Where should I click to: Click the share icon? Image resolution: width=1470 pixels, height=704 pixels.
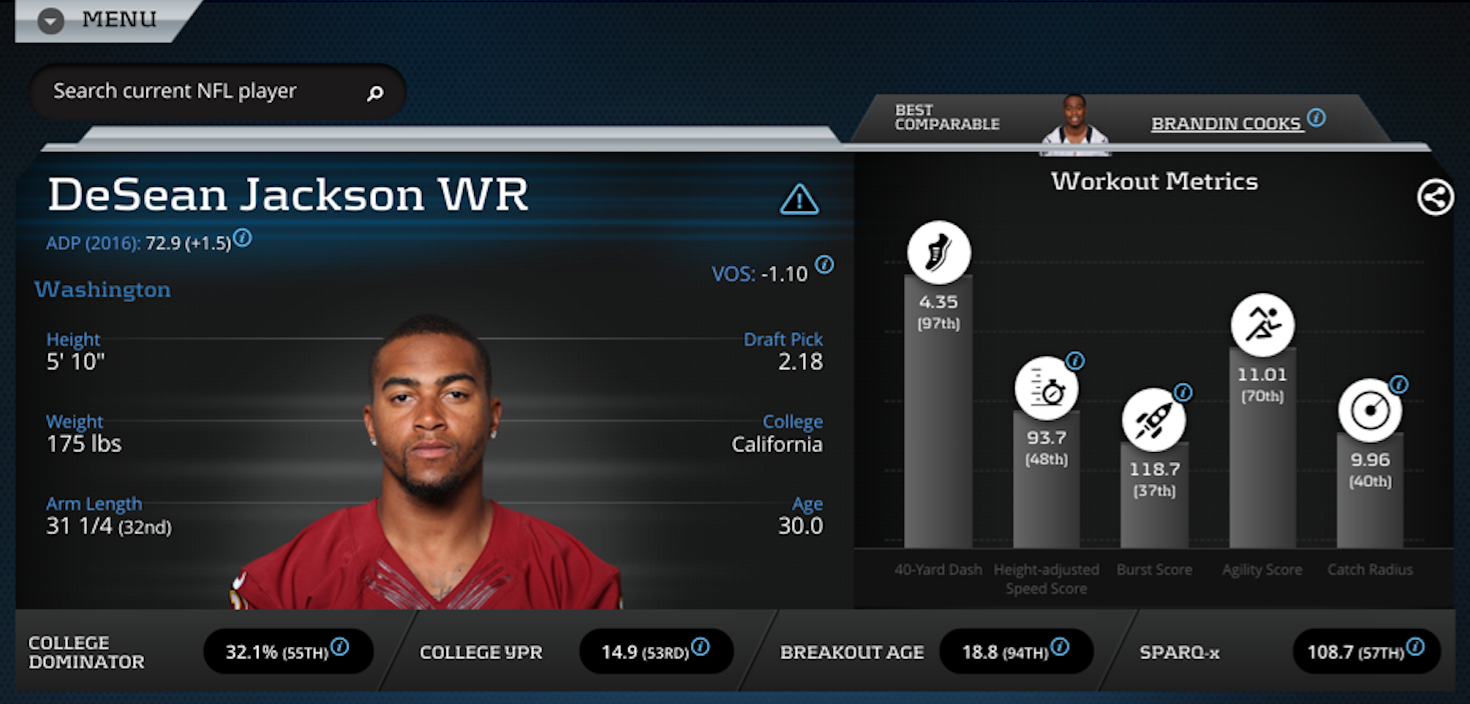(1435, 197)
